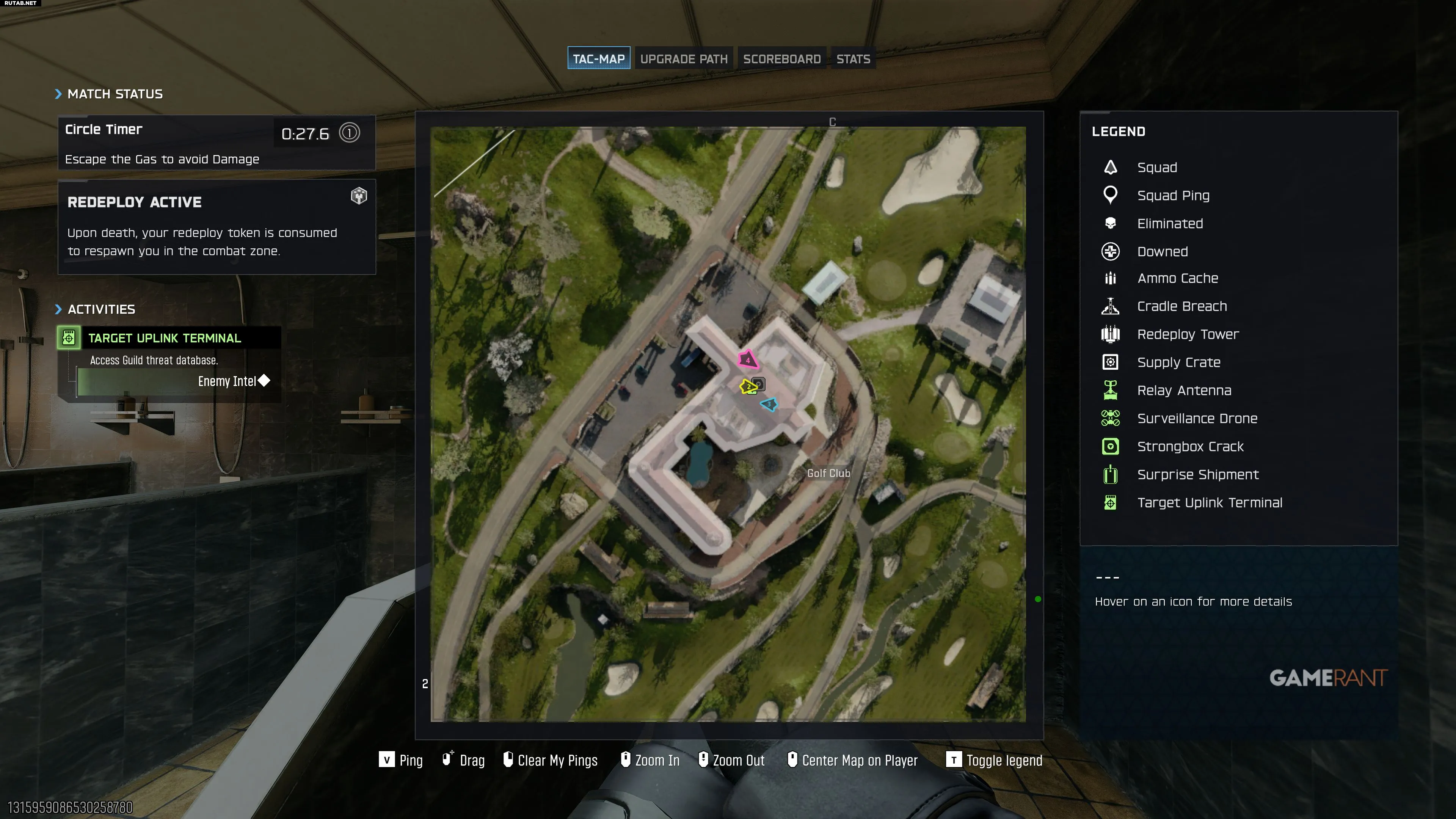Select the Cradle Breach legend entry
1456x819 pixels.
tap(1181, 306)
